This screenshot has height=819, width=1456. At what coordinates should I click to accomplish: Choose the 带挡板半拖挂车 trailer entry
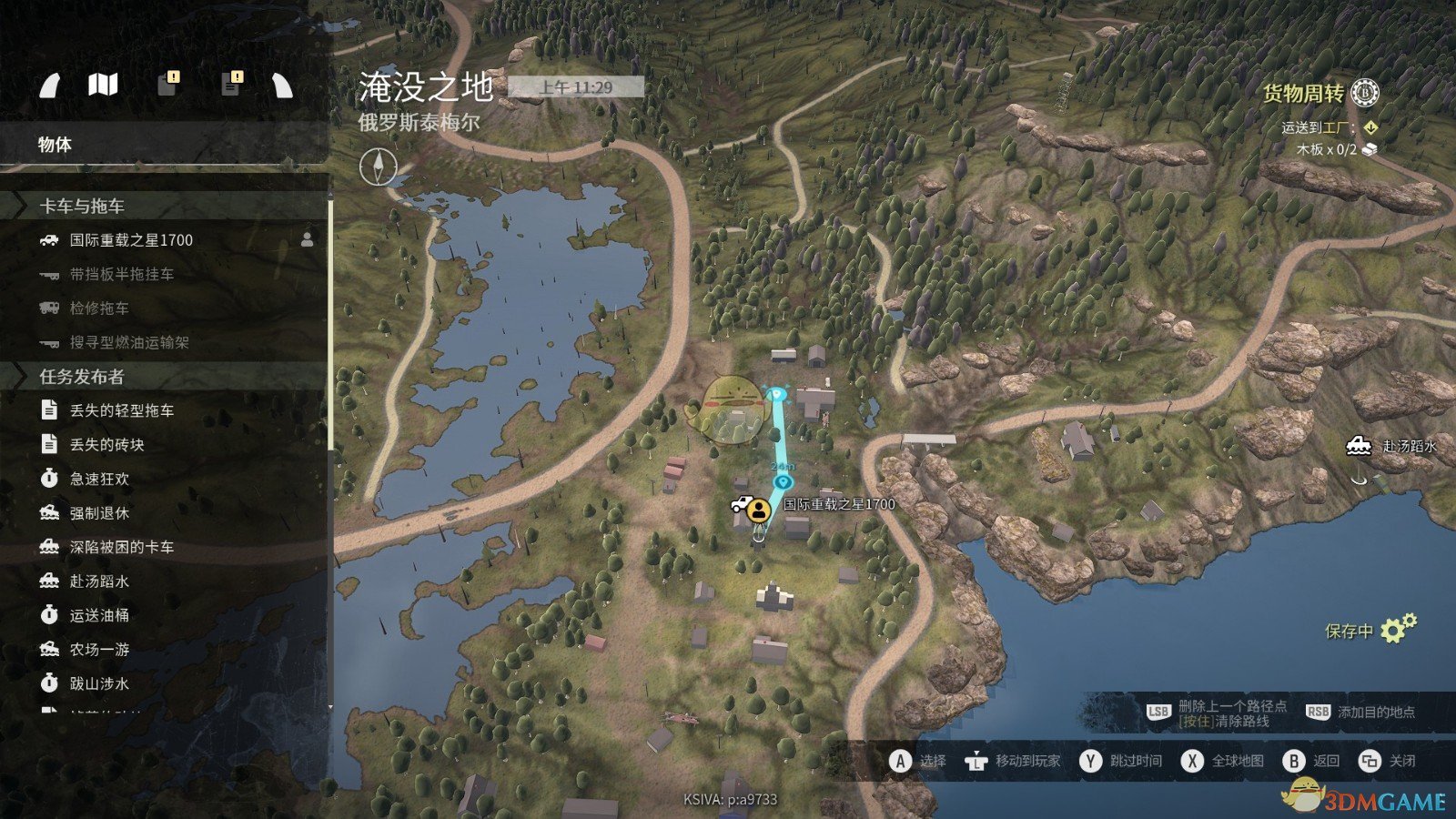(121, 274)
